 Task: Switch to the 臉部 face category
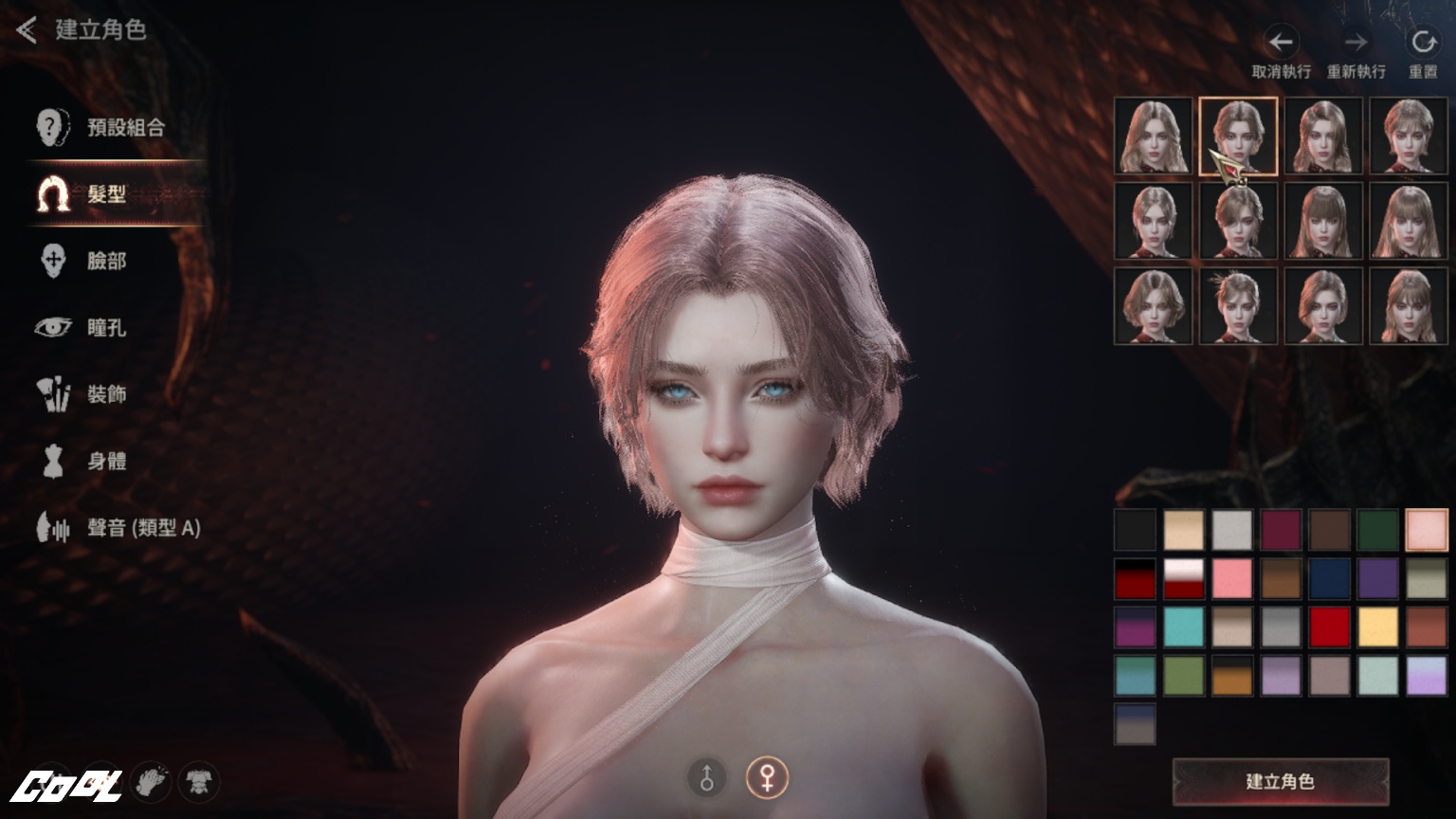pos(106,261)
